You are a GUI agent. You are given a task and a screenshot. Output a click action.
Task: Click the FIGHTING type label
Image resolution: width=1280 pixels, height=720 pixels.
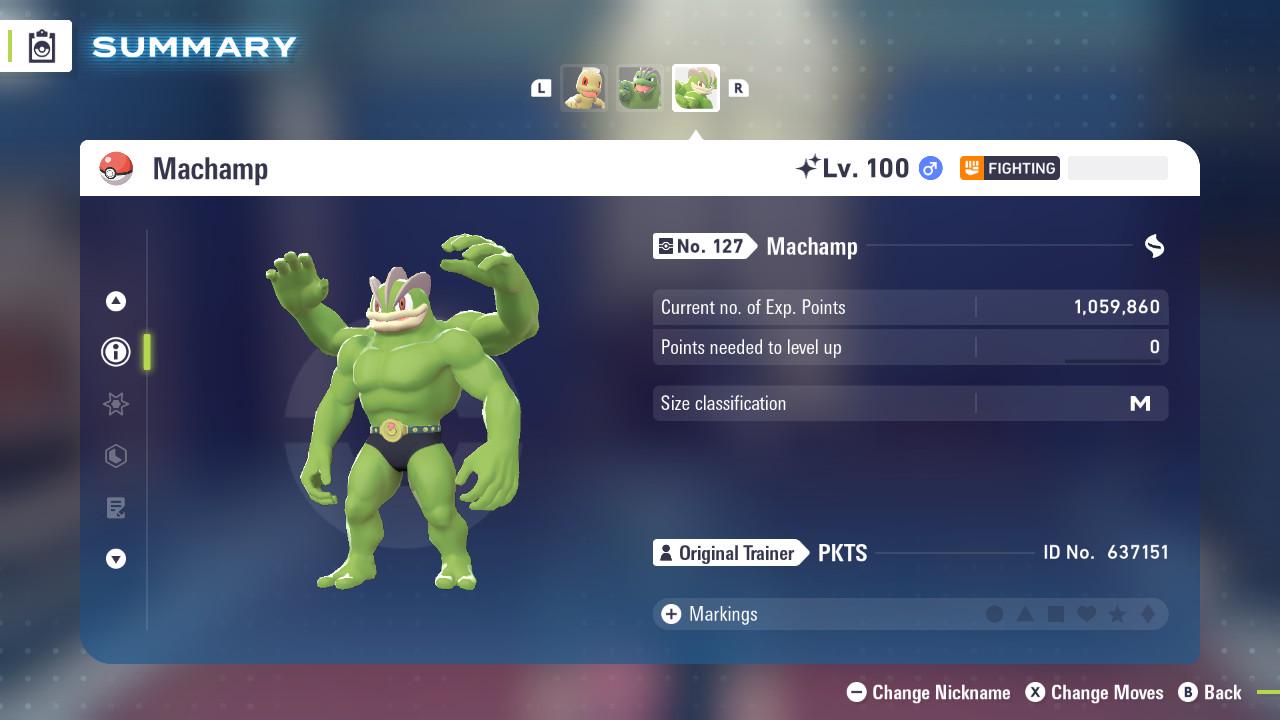[1013, 168]
